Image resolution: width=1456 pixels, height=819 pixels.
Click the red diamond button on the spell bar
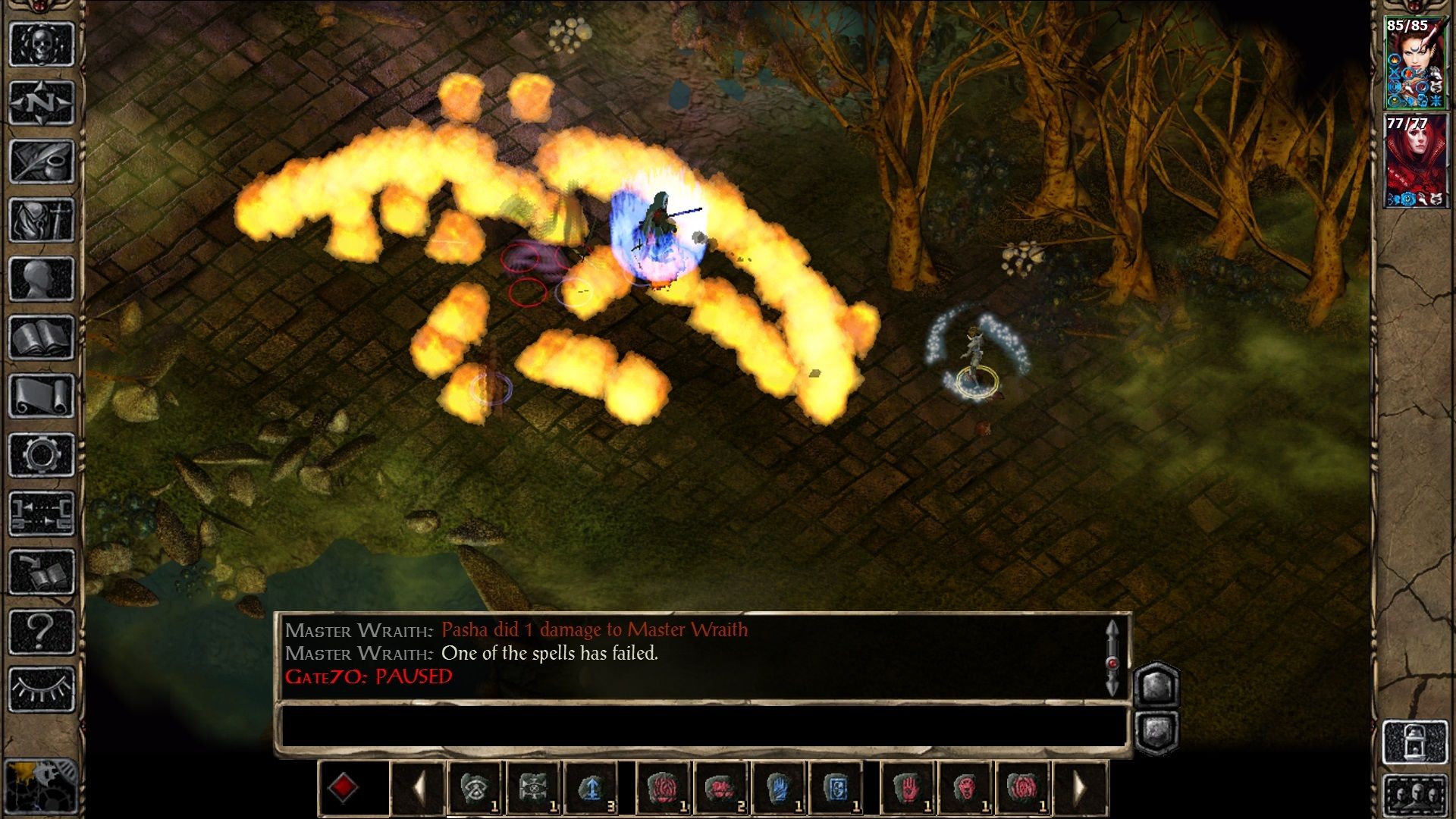(342, 788)
